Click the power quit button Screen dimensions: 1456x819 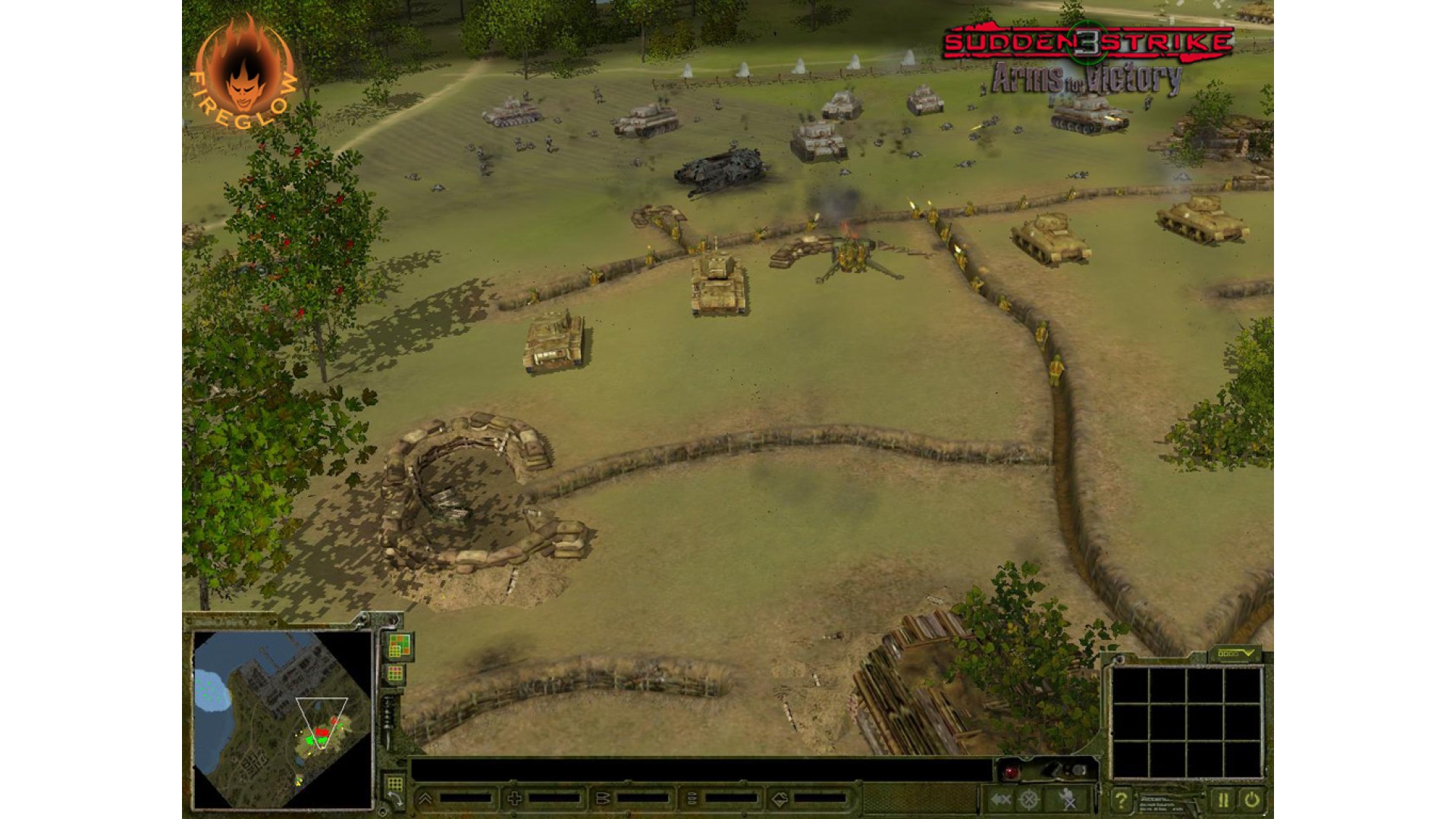[x=1250, y=799]
